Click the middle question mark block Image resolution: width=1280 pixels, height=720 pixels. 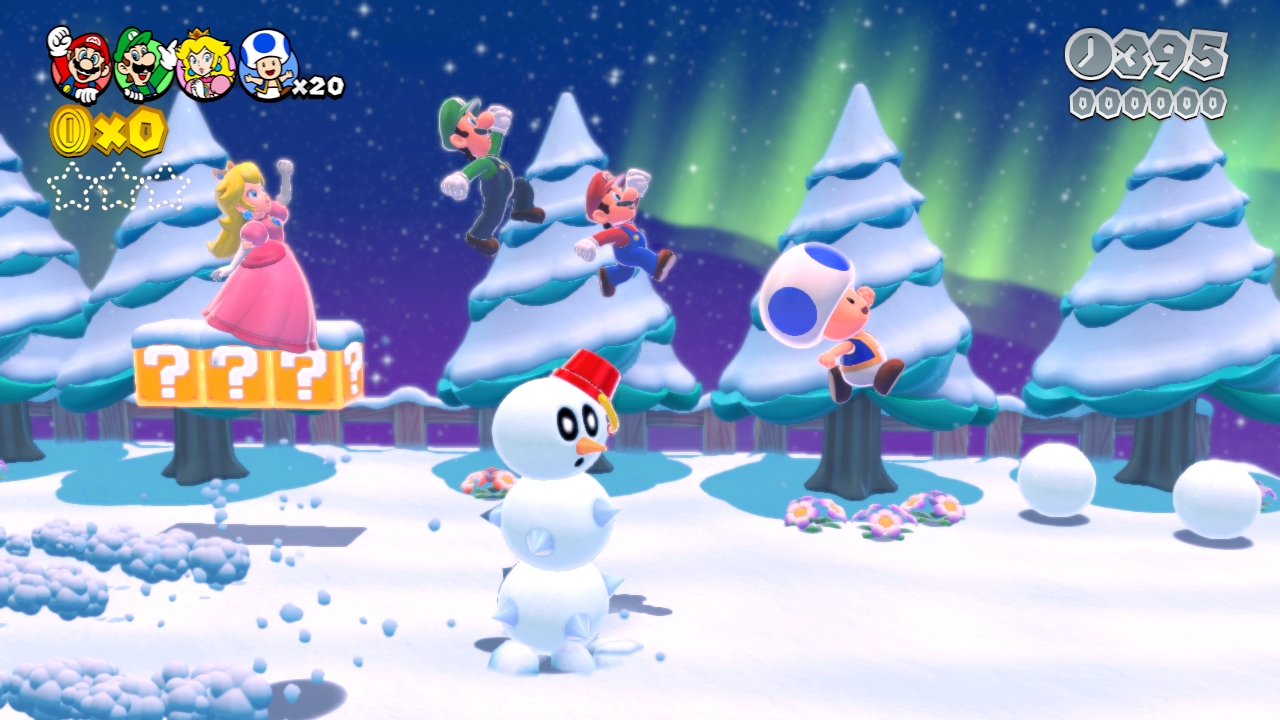[x=235, y=372]
